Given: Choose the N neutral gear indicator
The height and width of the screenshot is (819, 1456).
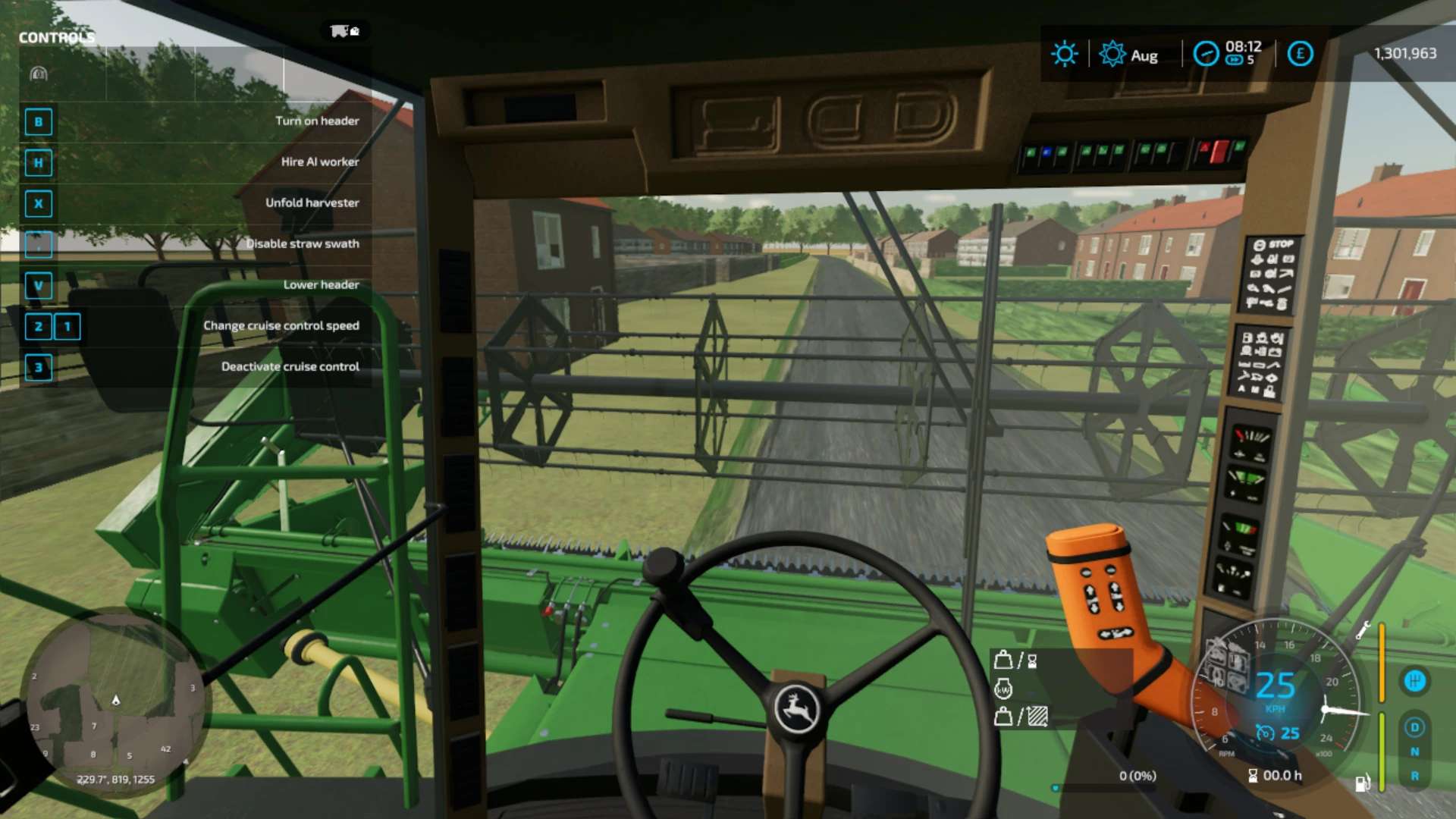Looking at the screenshot, I should [1414, 752].
